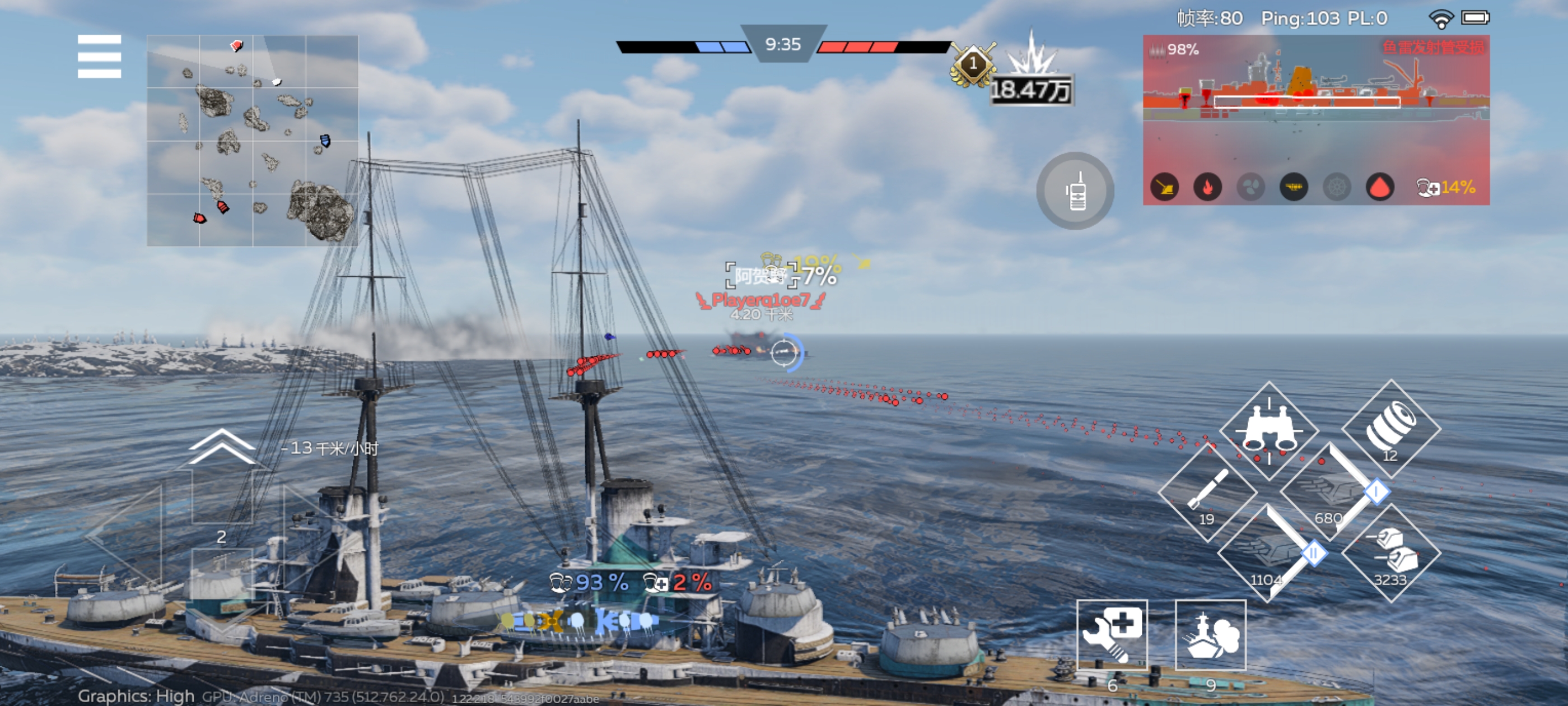Toggle the binoculars aiming view

point(1268,431)
